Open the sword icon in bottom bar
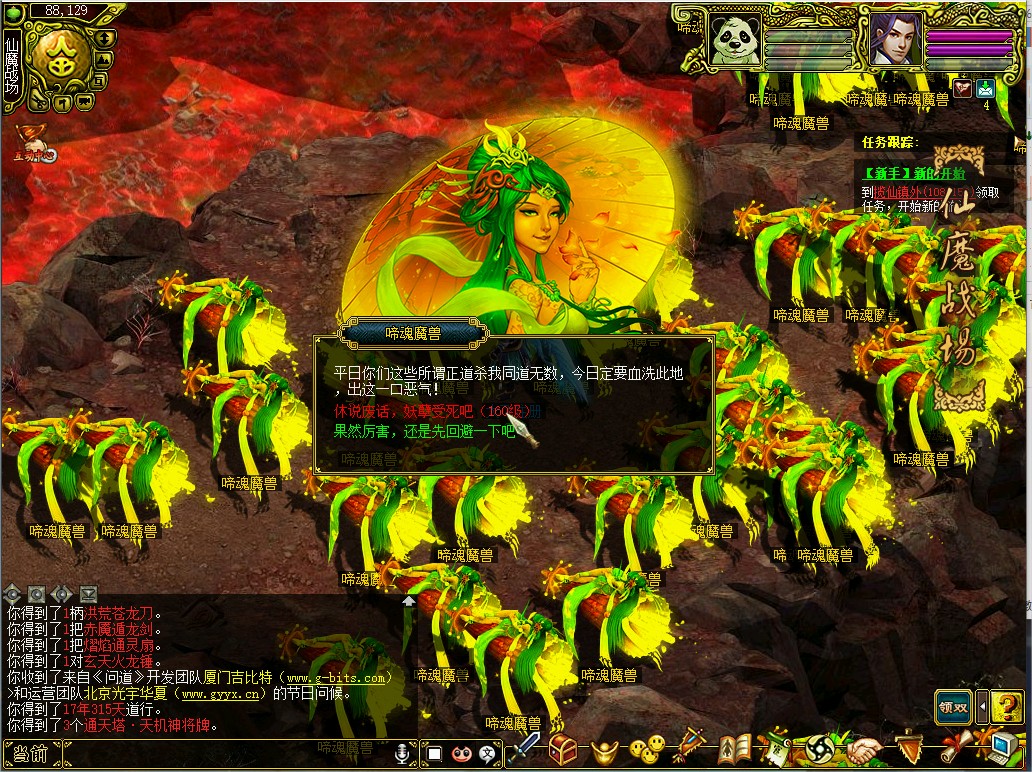 525,748
